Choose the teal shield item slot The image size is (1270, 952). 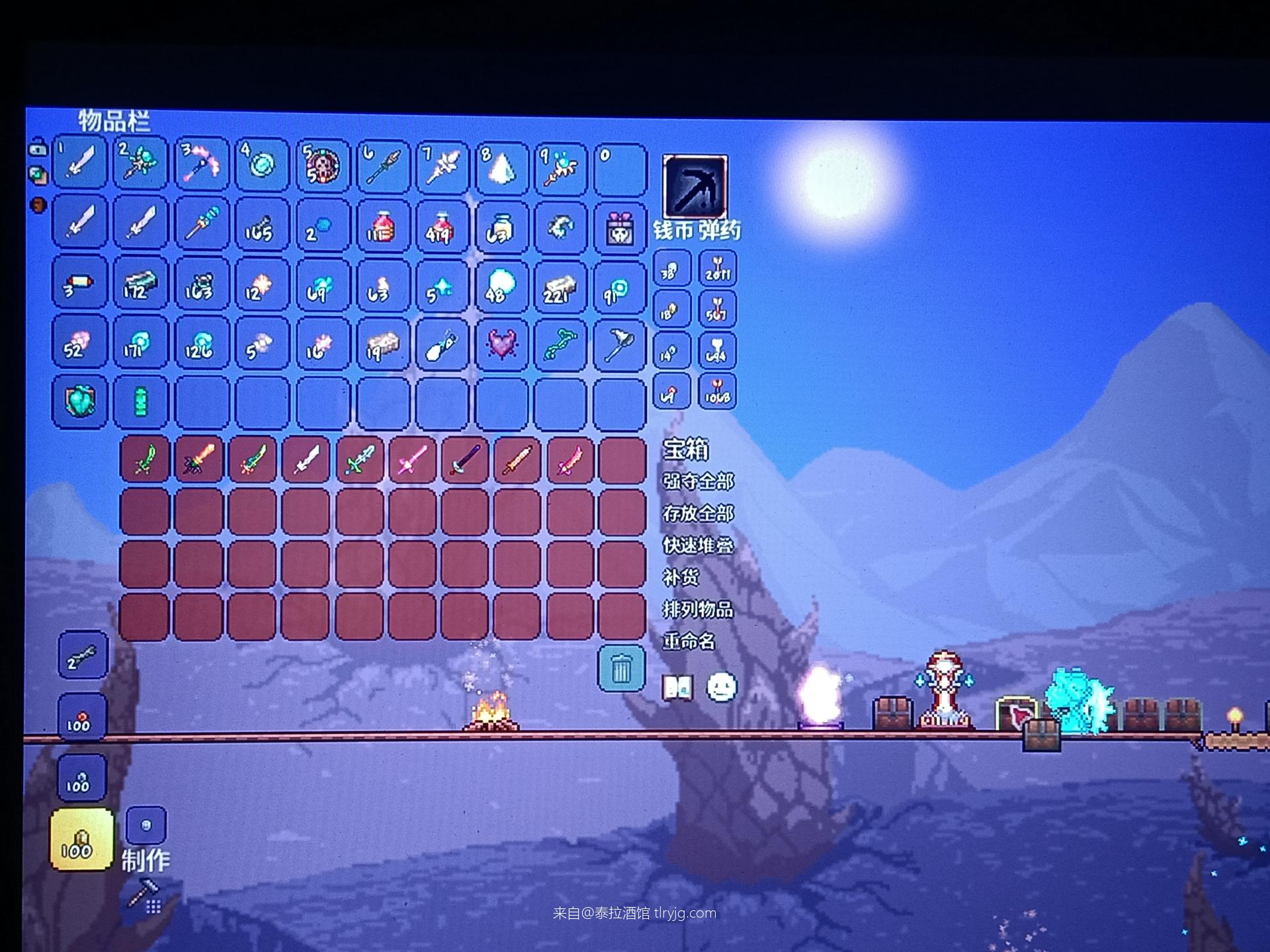click(79, 401)
